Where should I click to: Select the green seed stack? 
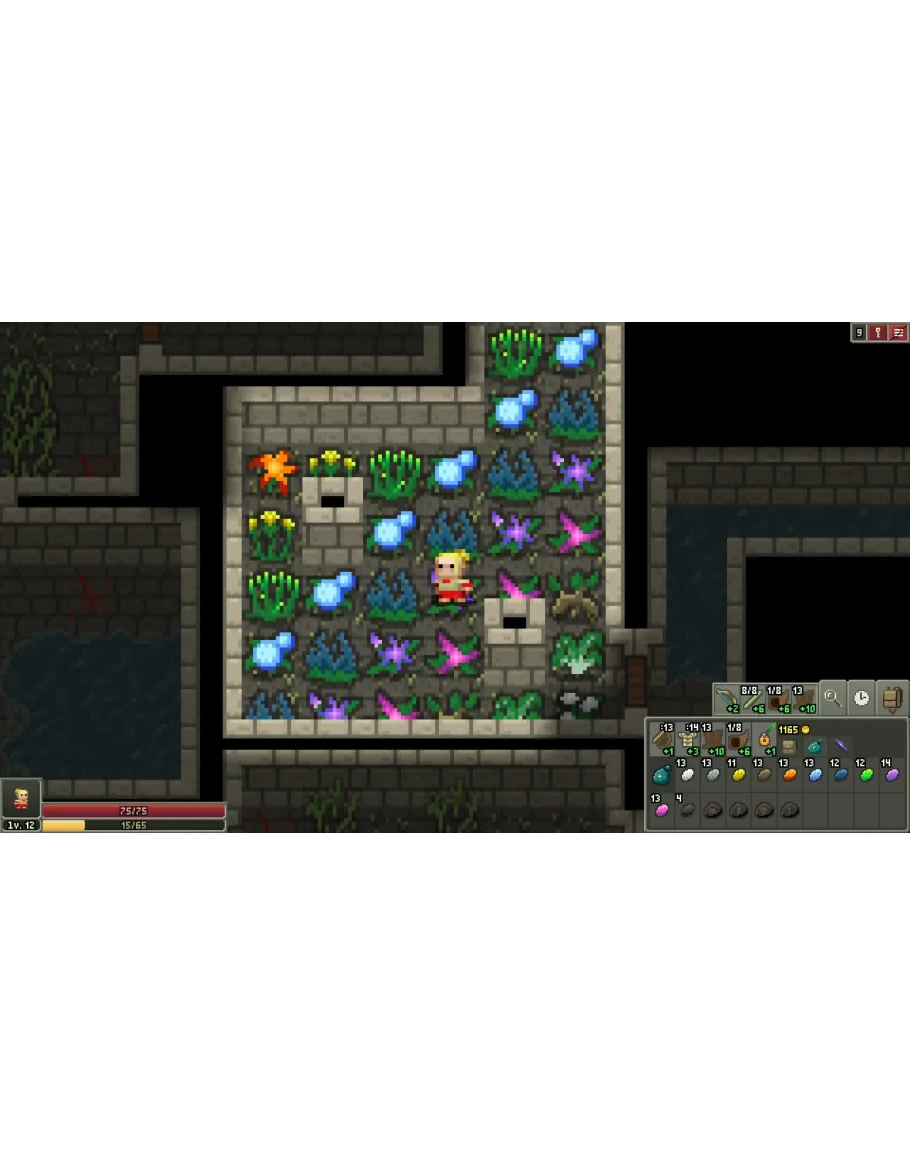point(867,775)
